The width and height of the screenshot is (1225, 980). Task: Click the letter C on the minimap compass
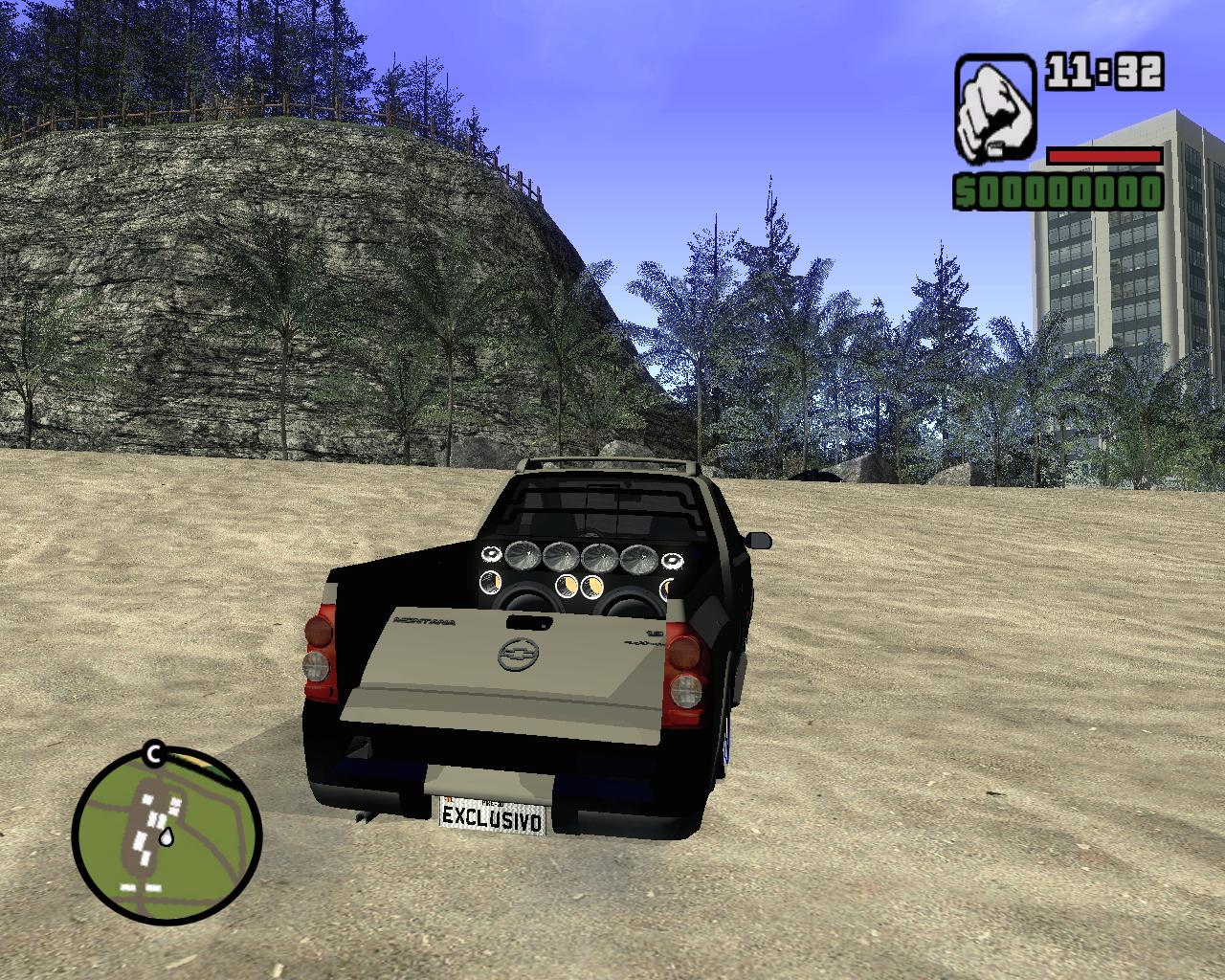[153, 752]
